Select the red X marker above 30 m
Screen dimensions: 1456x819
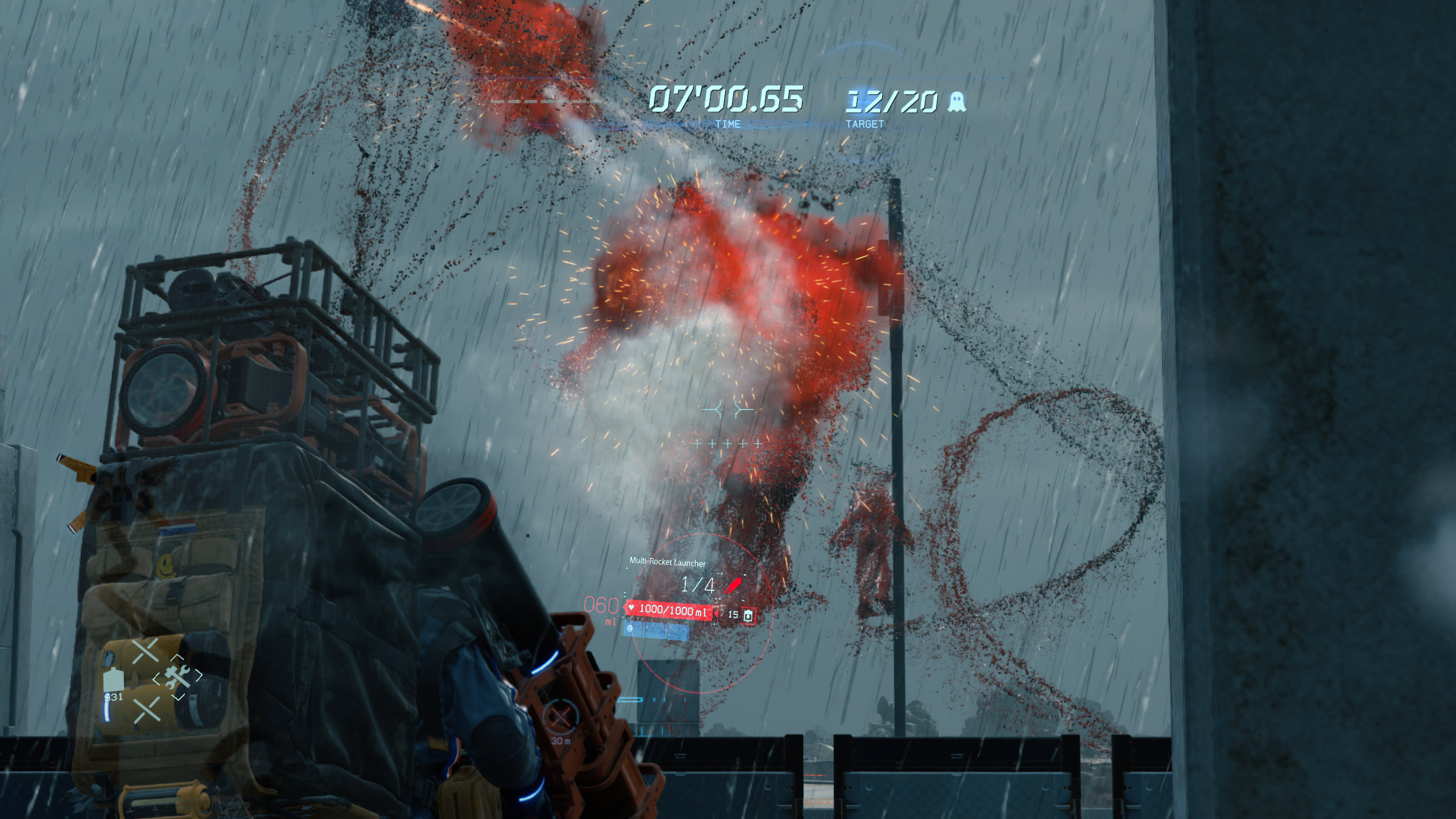560,718
